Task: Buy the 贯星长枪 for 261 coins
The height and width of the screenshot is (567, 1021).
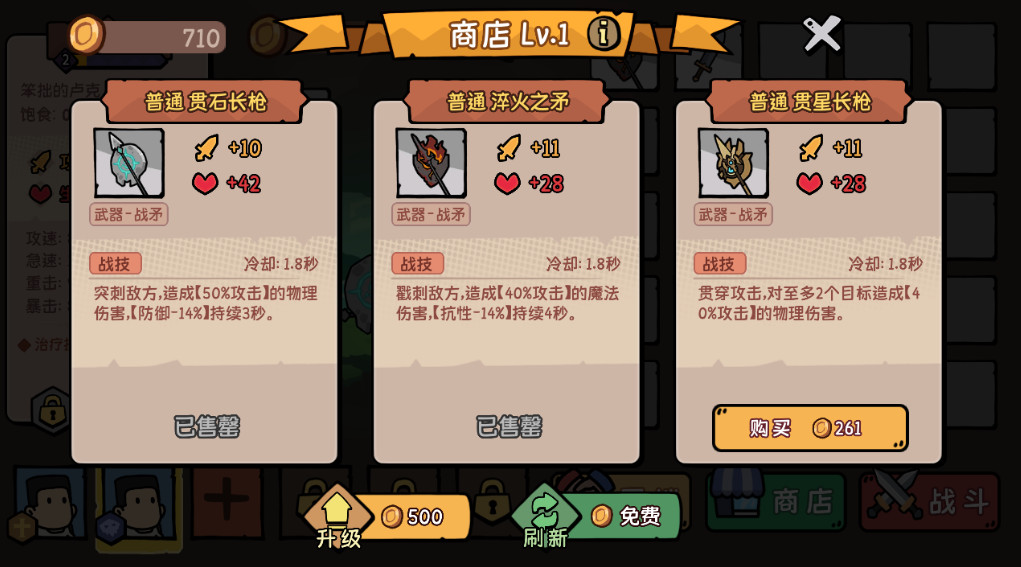Action: [x=810, y=428]
